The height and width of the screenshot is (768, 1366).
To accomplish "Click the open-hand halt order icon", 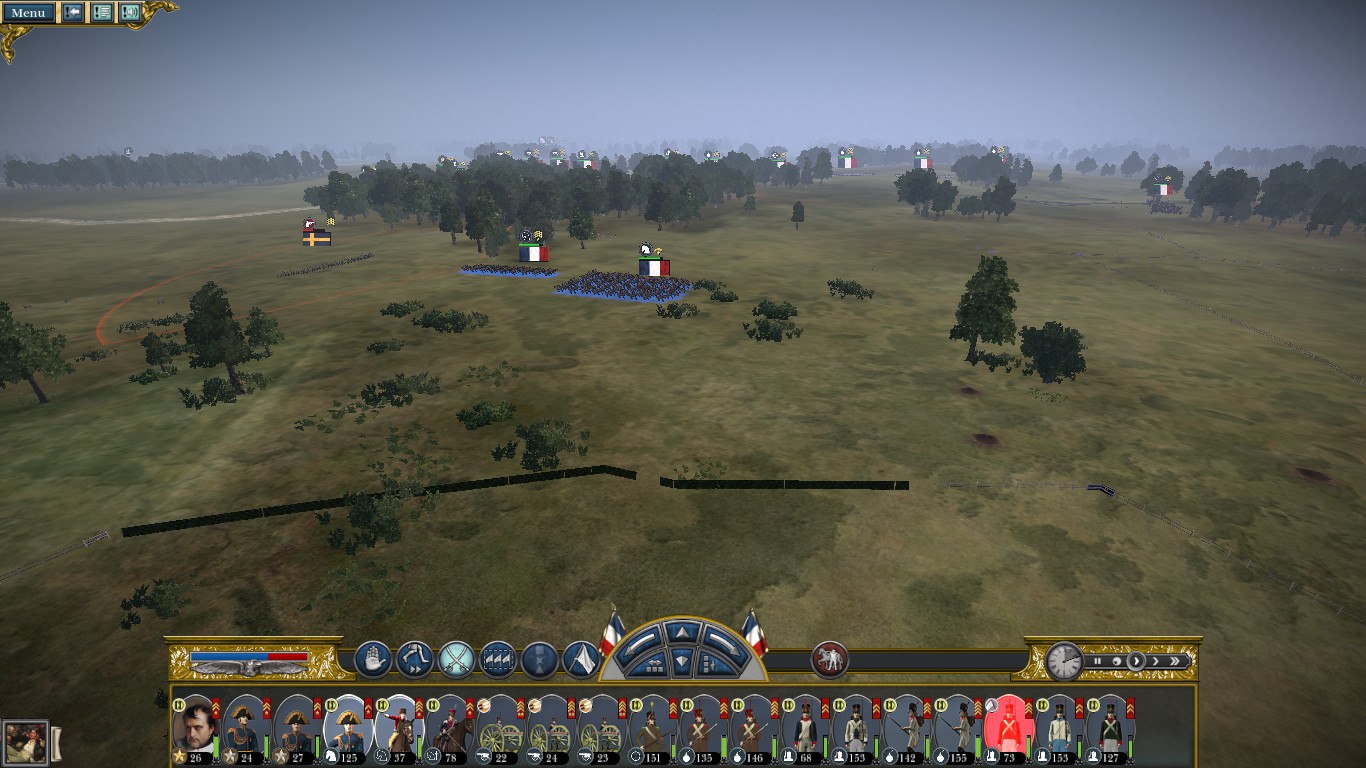I will point(372,659).
